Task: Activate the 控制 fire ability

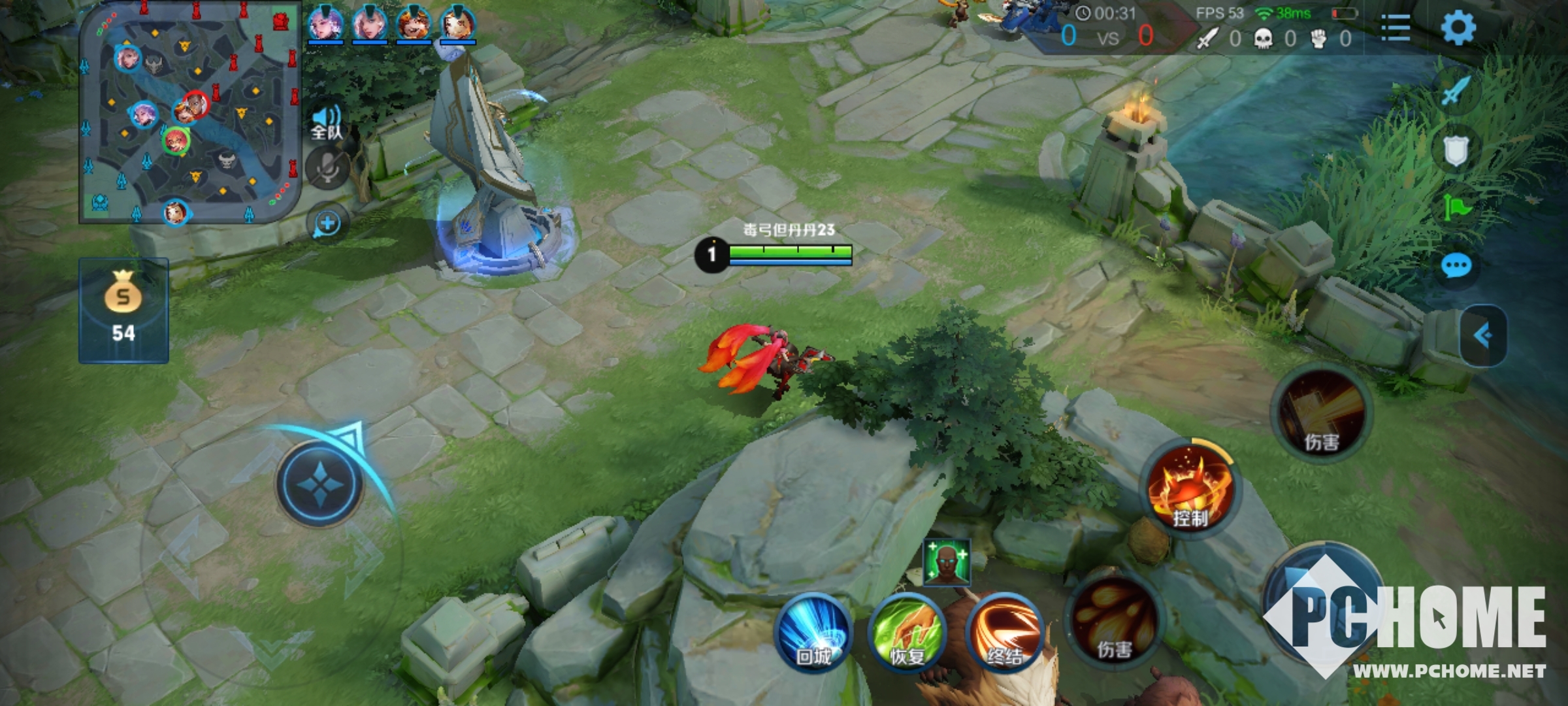Action: pos(1190,489)
